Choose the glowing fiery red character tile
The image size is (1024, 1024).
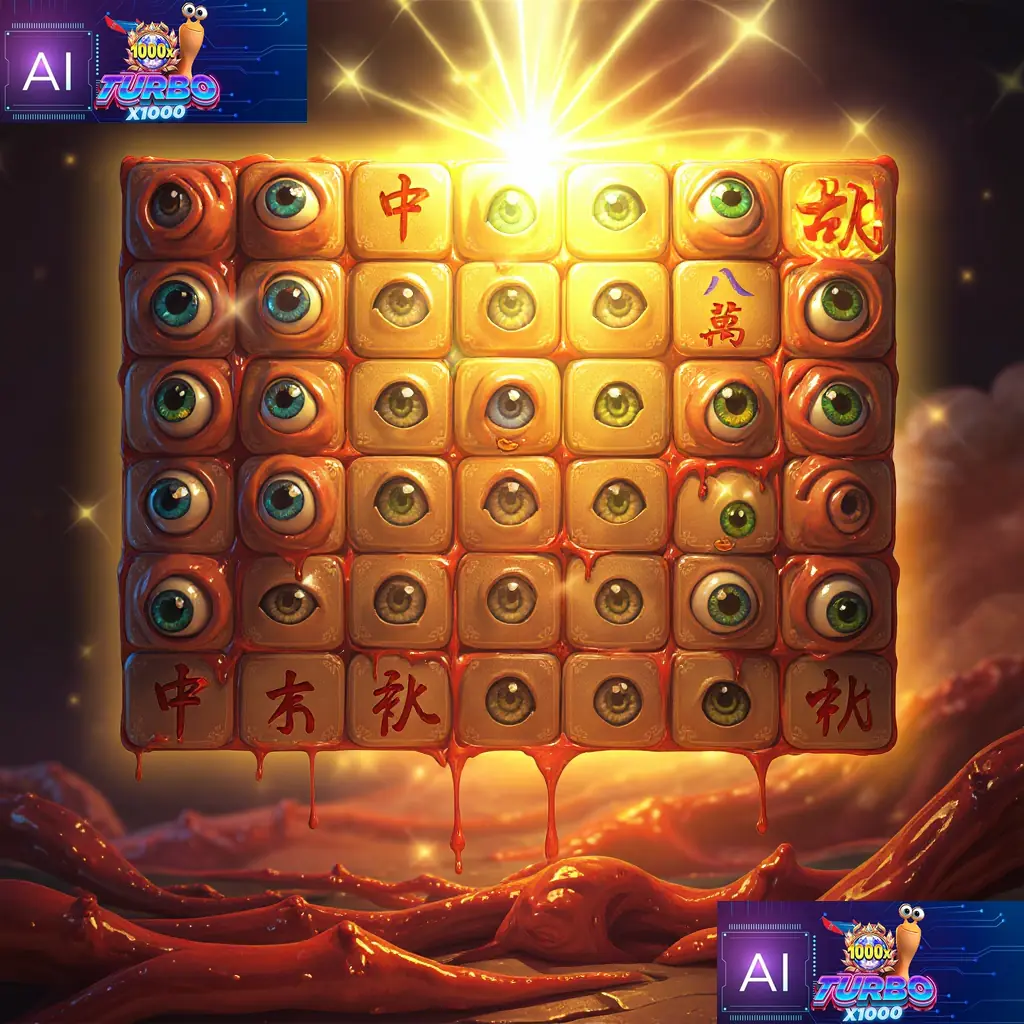(x=839, y=212)
